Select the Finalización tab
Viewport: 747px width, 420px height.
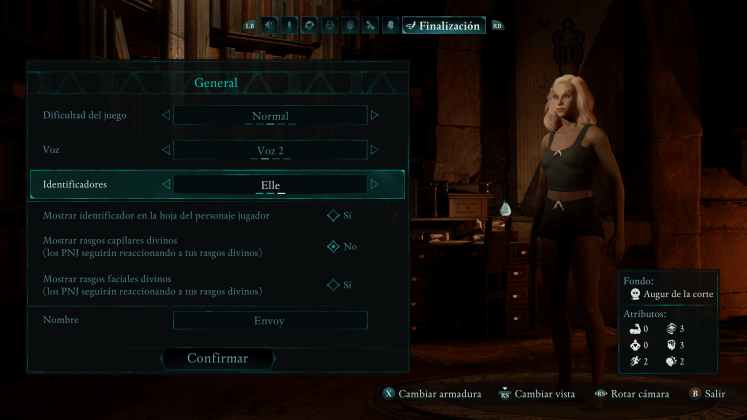click(x=444, y=25)
